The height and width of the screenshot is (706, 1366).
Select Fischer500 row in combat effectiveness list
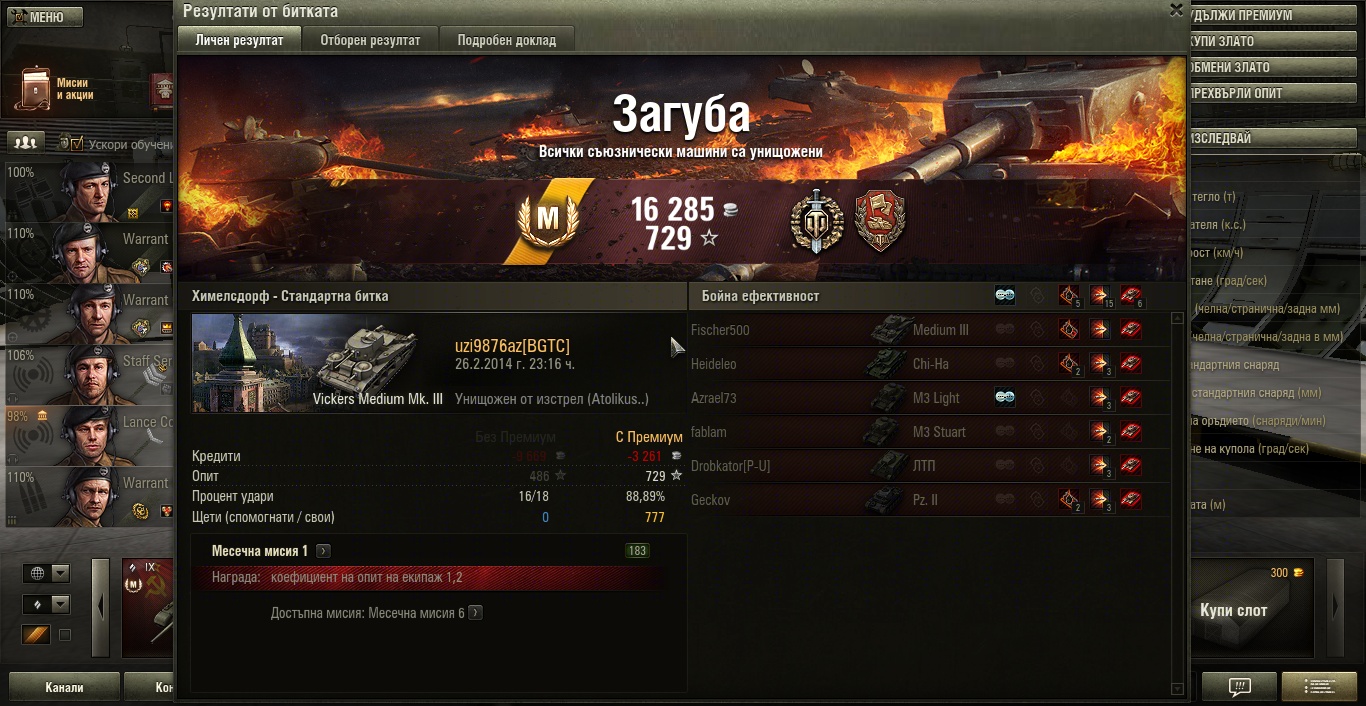pos(928,330)
